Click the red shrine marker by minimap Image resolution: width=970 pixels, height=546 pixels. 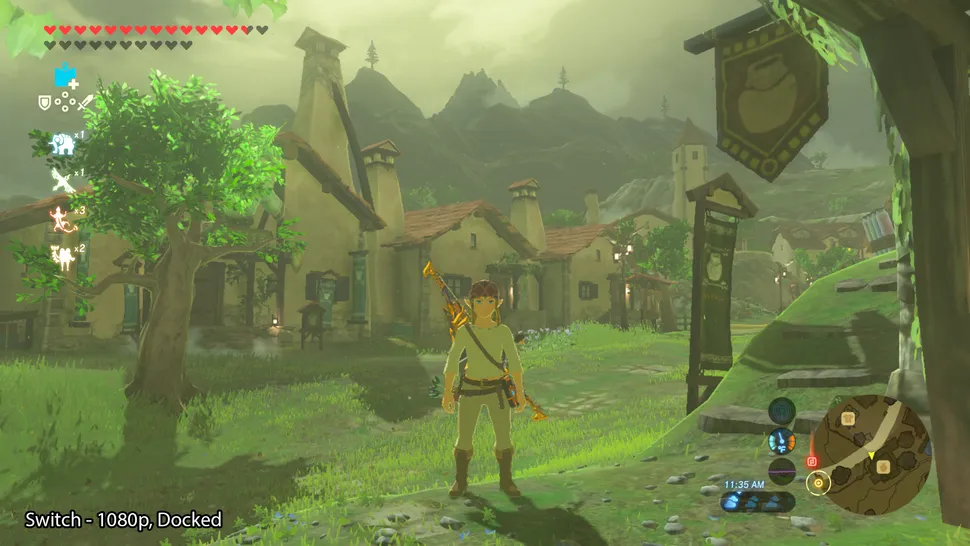coord(811,461)
